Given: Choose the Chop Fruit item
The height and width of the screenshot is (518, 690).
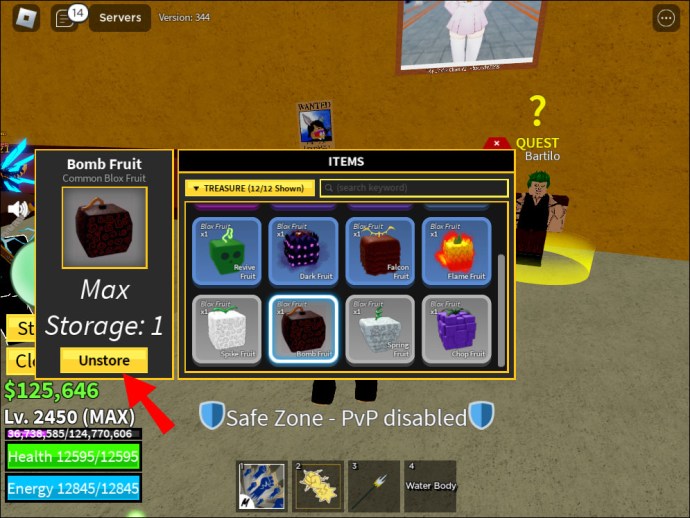Looking at the screenshot, I should pyautogui.click(x=455, y=329).
